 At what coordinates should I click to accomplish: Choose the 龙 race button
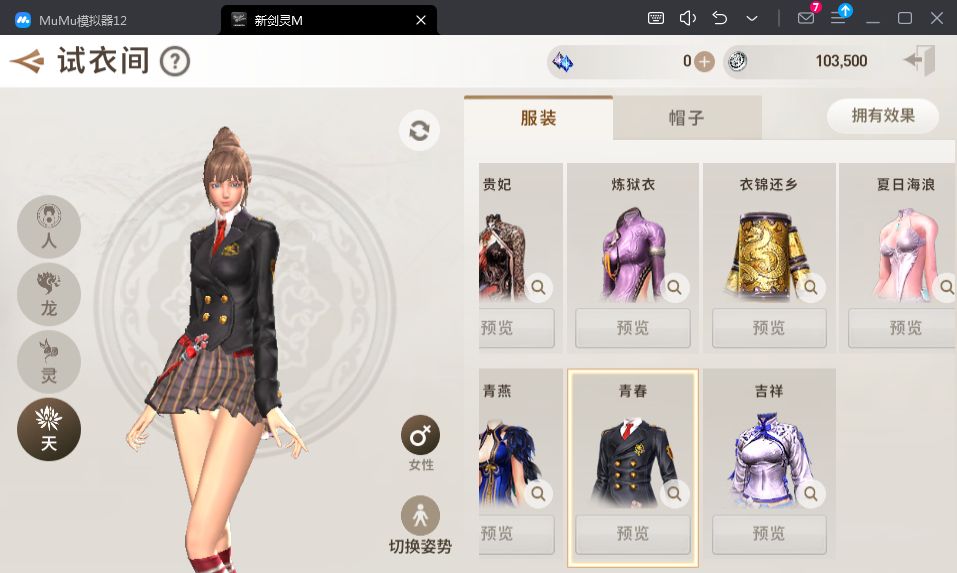(x=48, y=294)
